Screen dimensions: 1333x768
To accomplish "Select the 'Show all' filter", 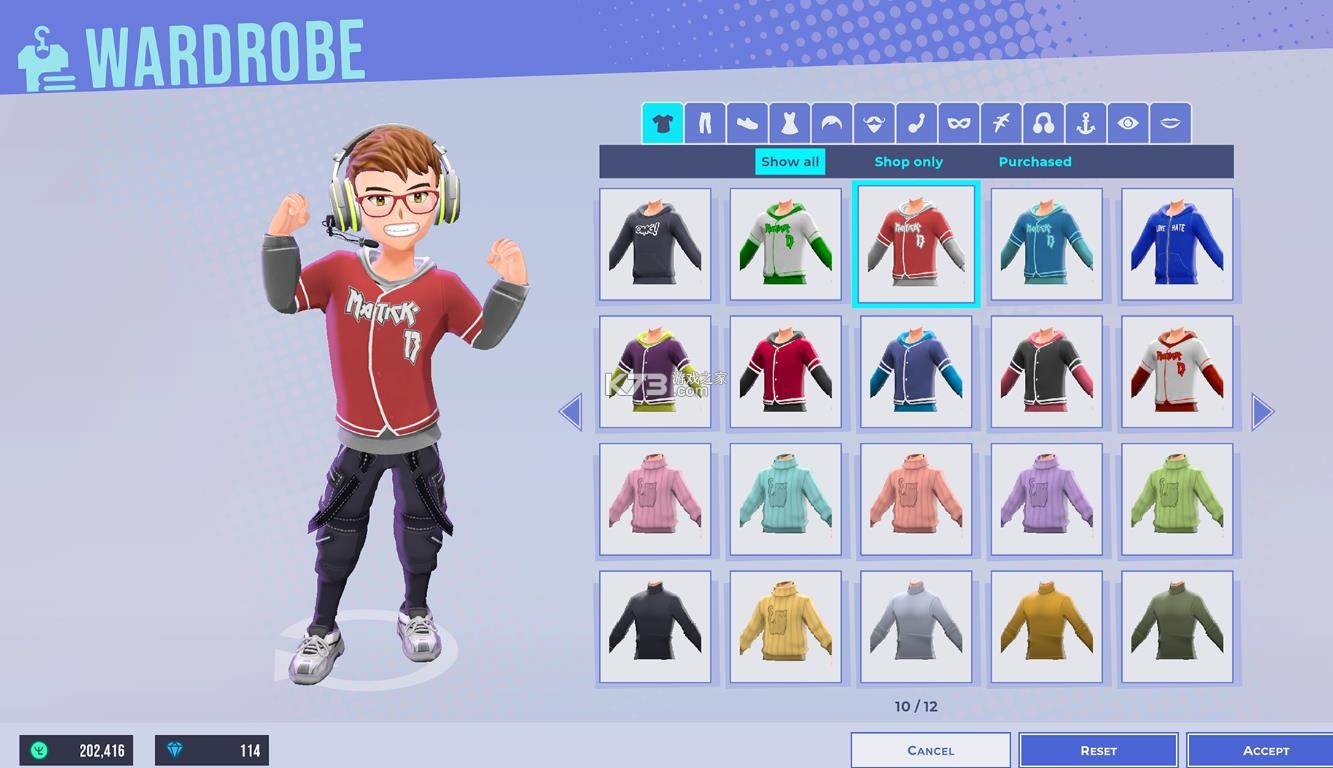I will (790, 162).
